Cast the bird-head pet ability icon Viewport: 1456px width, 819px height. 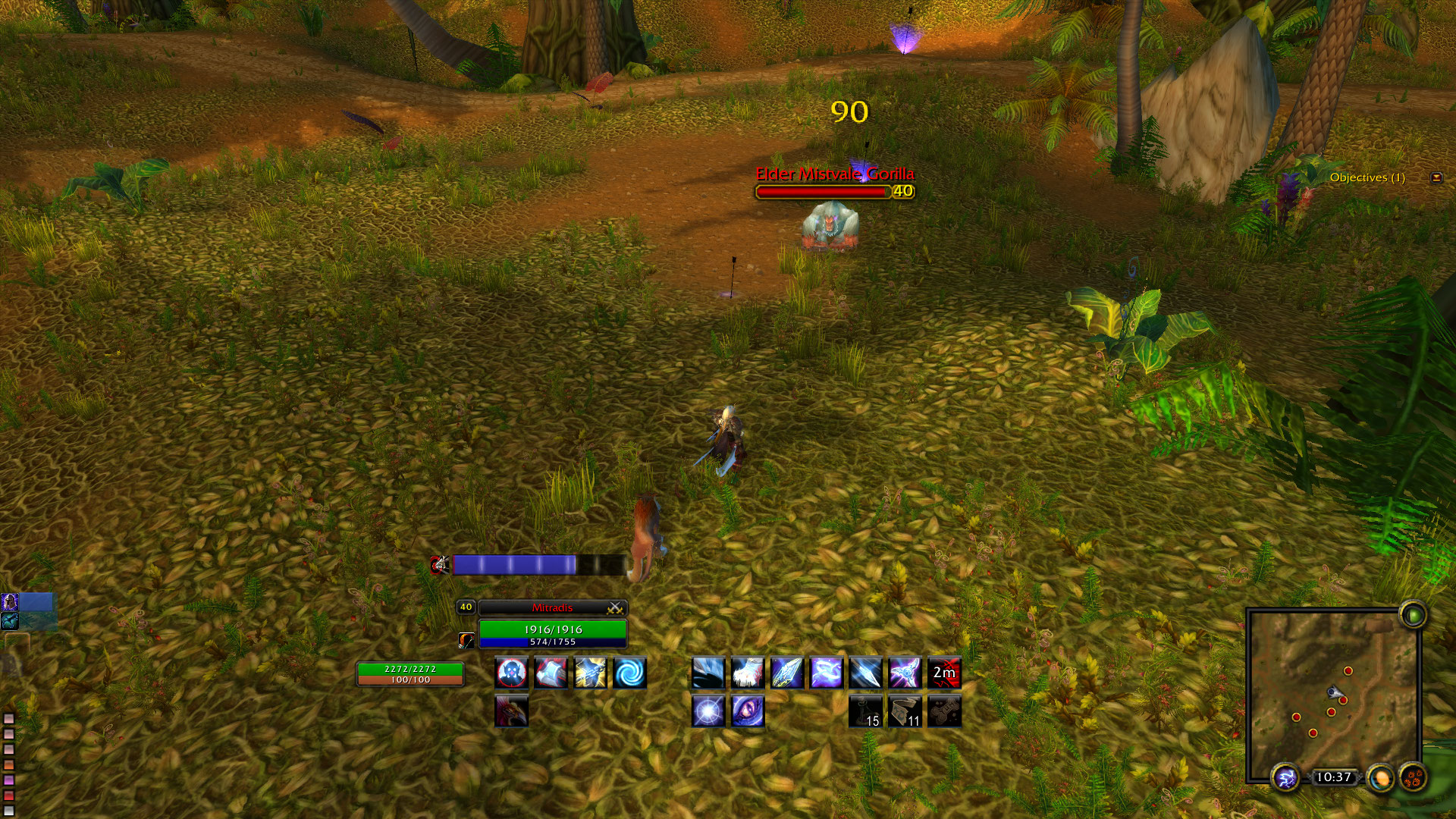point(511,713)
